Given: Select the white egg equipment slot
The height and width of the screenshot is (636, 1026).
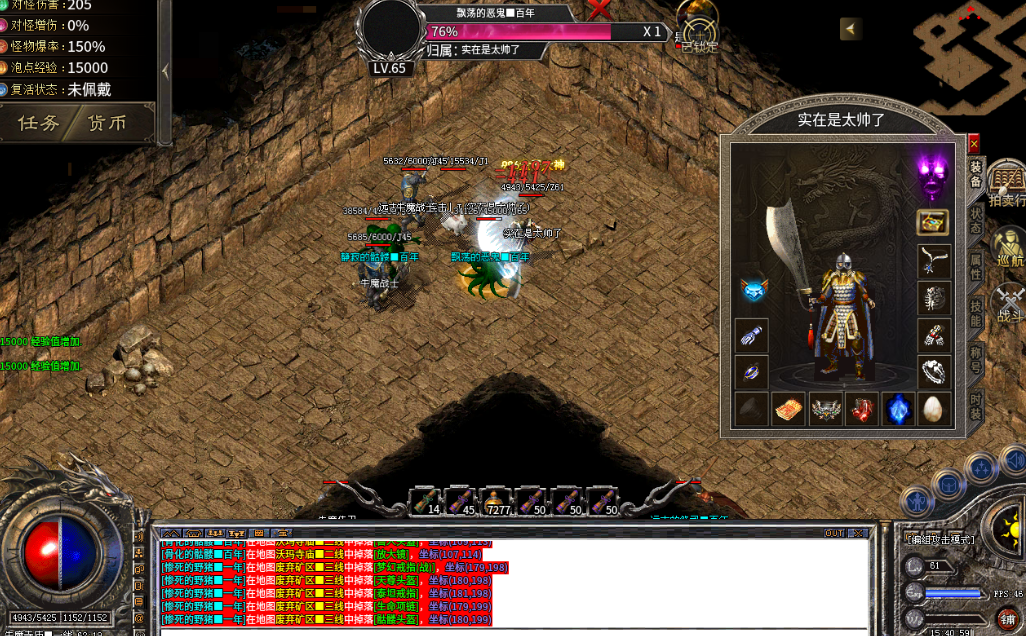Looking at the screenshot, I should [933, 408].
